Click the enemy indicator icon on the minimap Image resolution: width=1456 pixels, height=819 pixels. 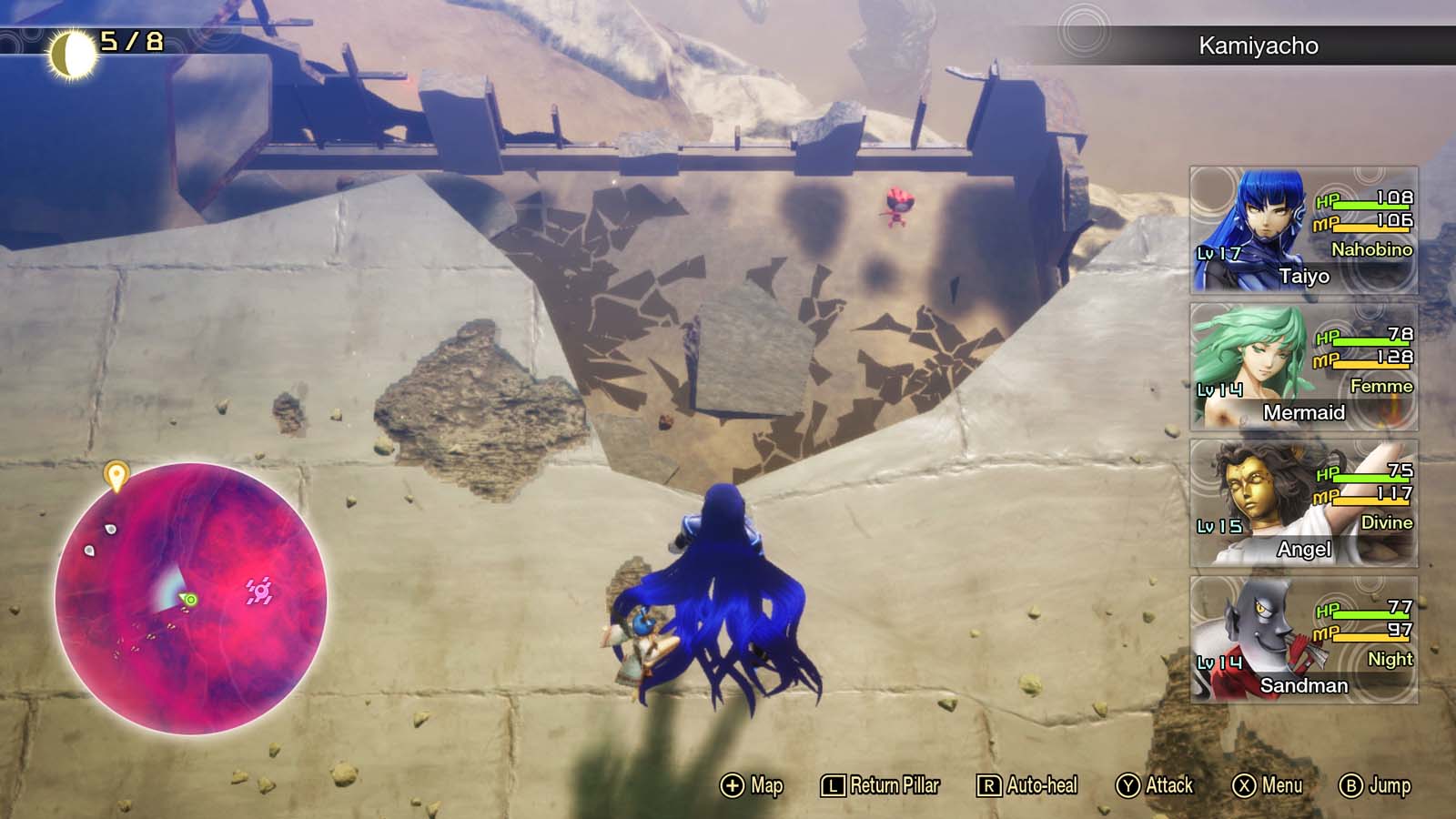(259, 591)
